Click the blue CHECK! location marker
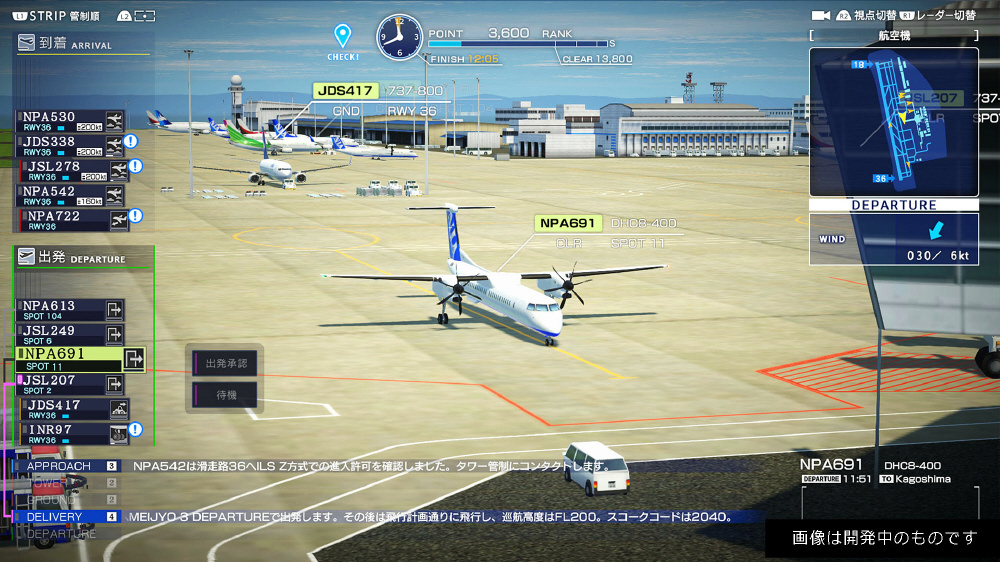 click(x=343, y=38)
